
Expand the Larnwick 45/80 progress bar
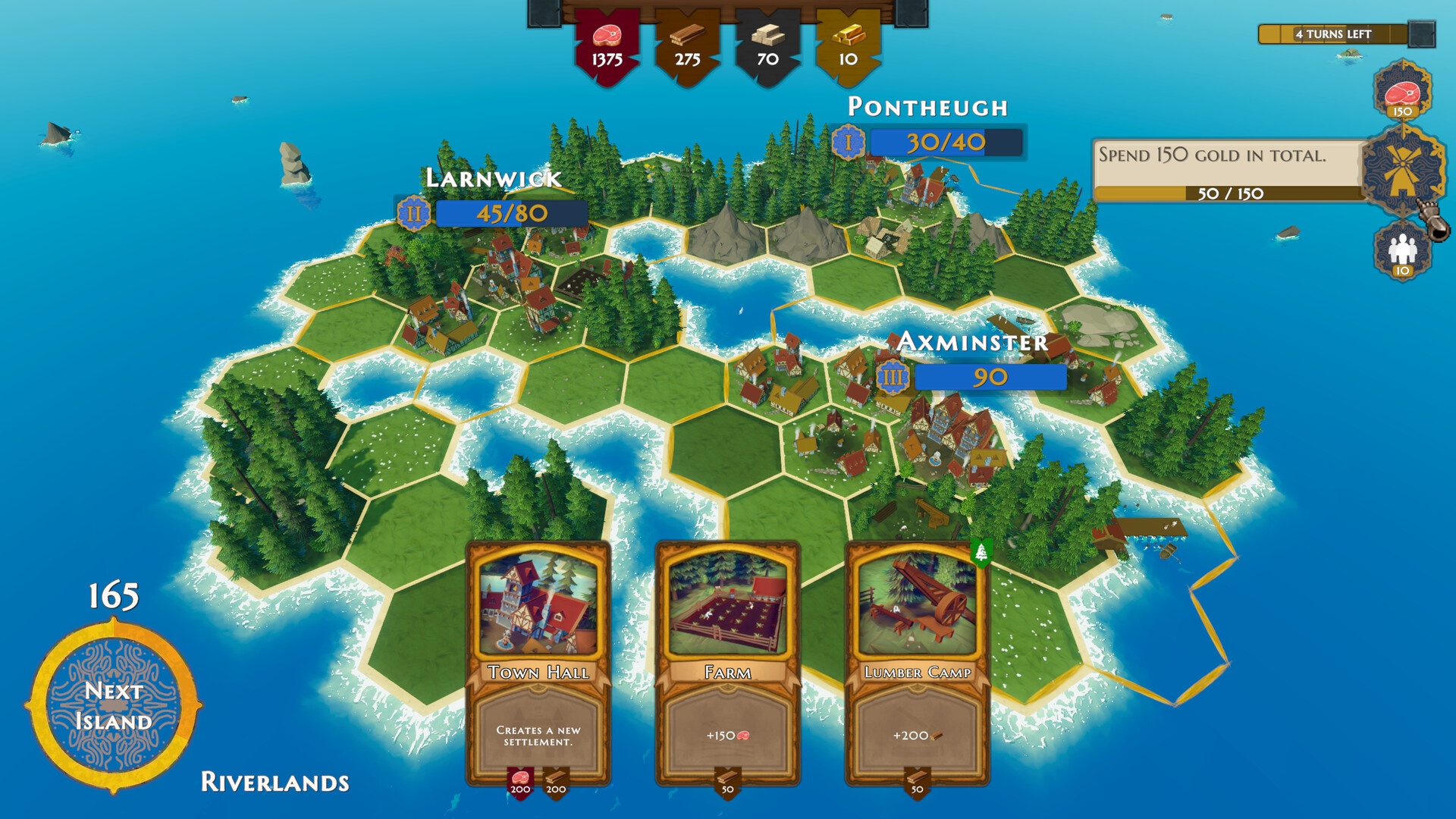[510, 215]
